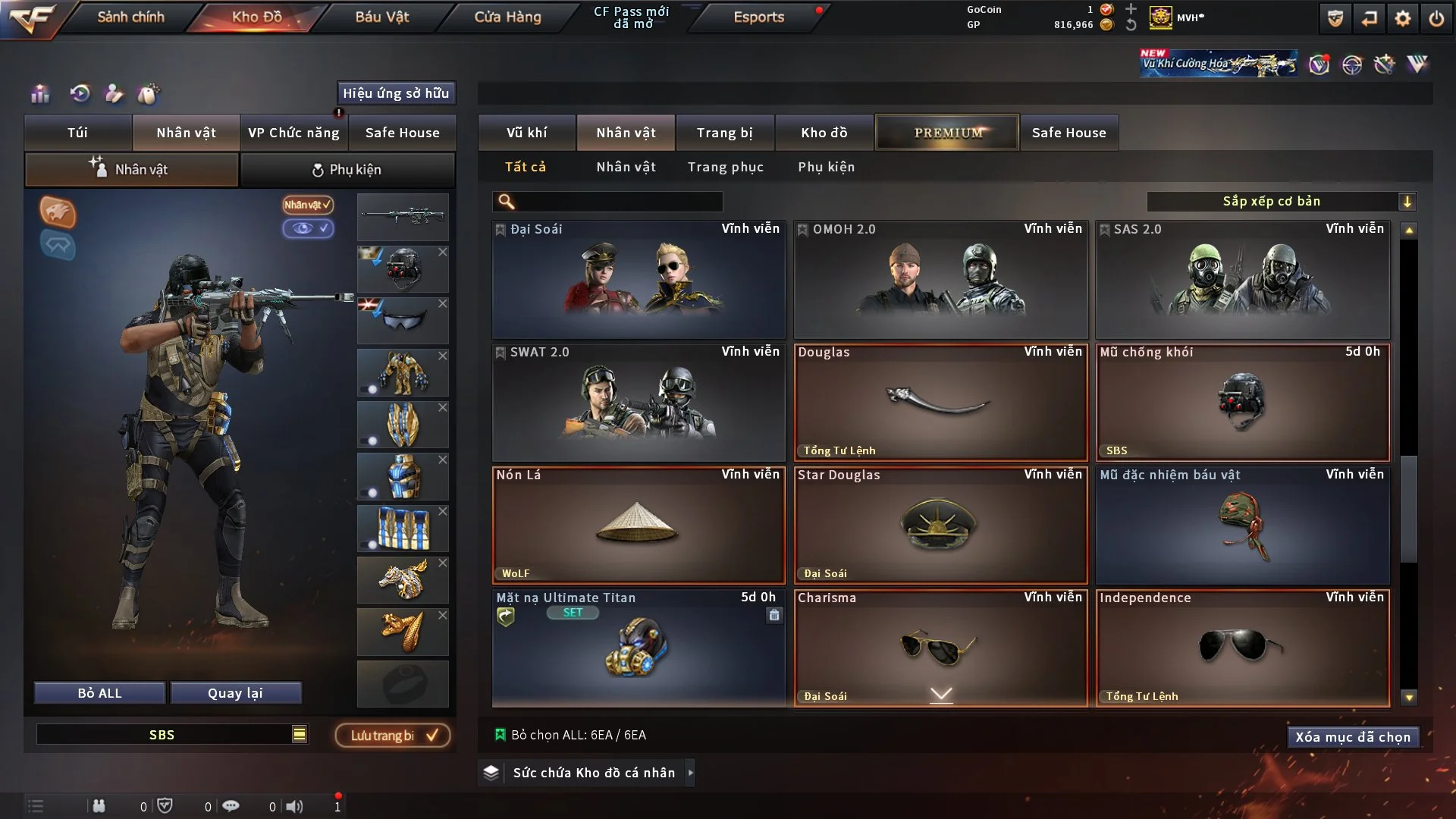Switch to the Vũ khí tab

point(526,133)
